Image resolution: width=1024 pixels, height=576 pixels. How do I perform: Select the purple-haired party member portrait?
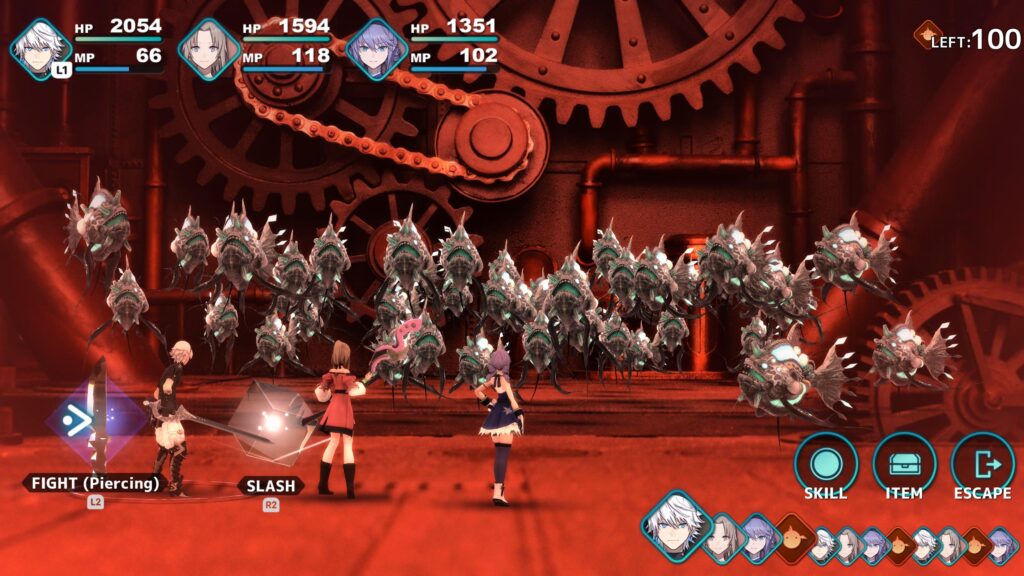(377, 48)
